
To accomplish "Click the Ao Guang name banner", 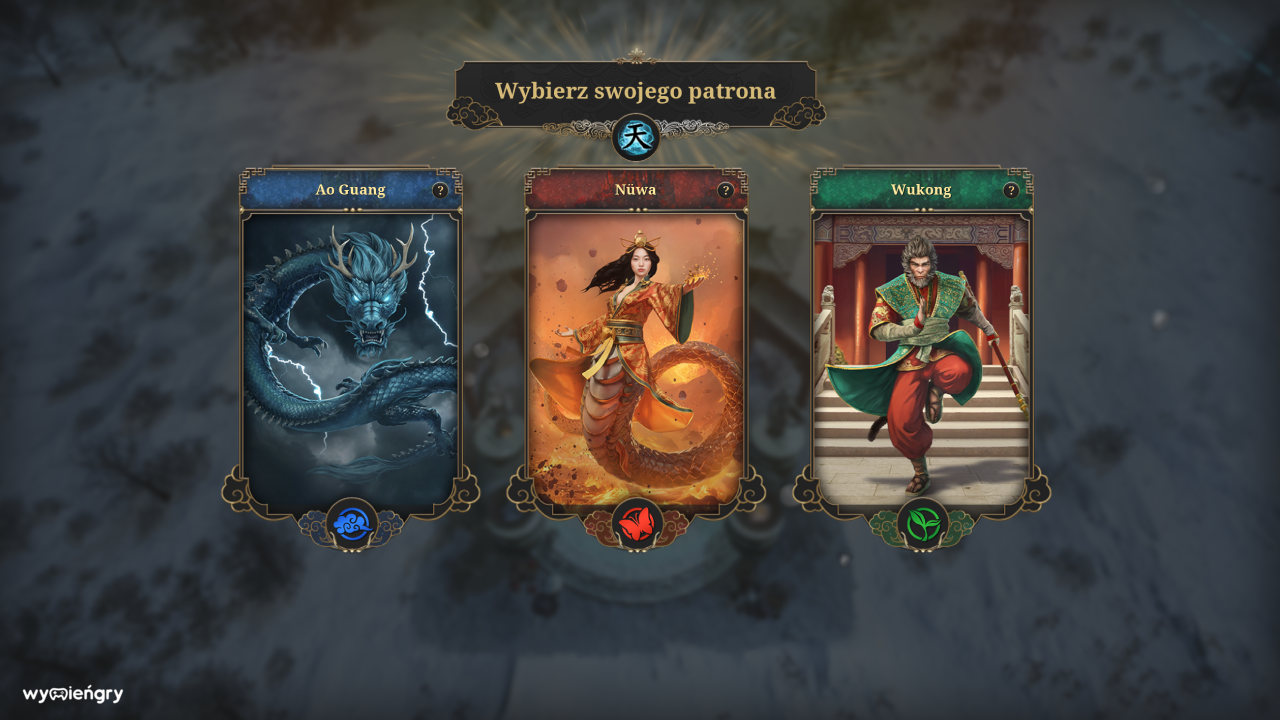I will 350,189.
